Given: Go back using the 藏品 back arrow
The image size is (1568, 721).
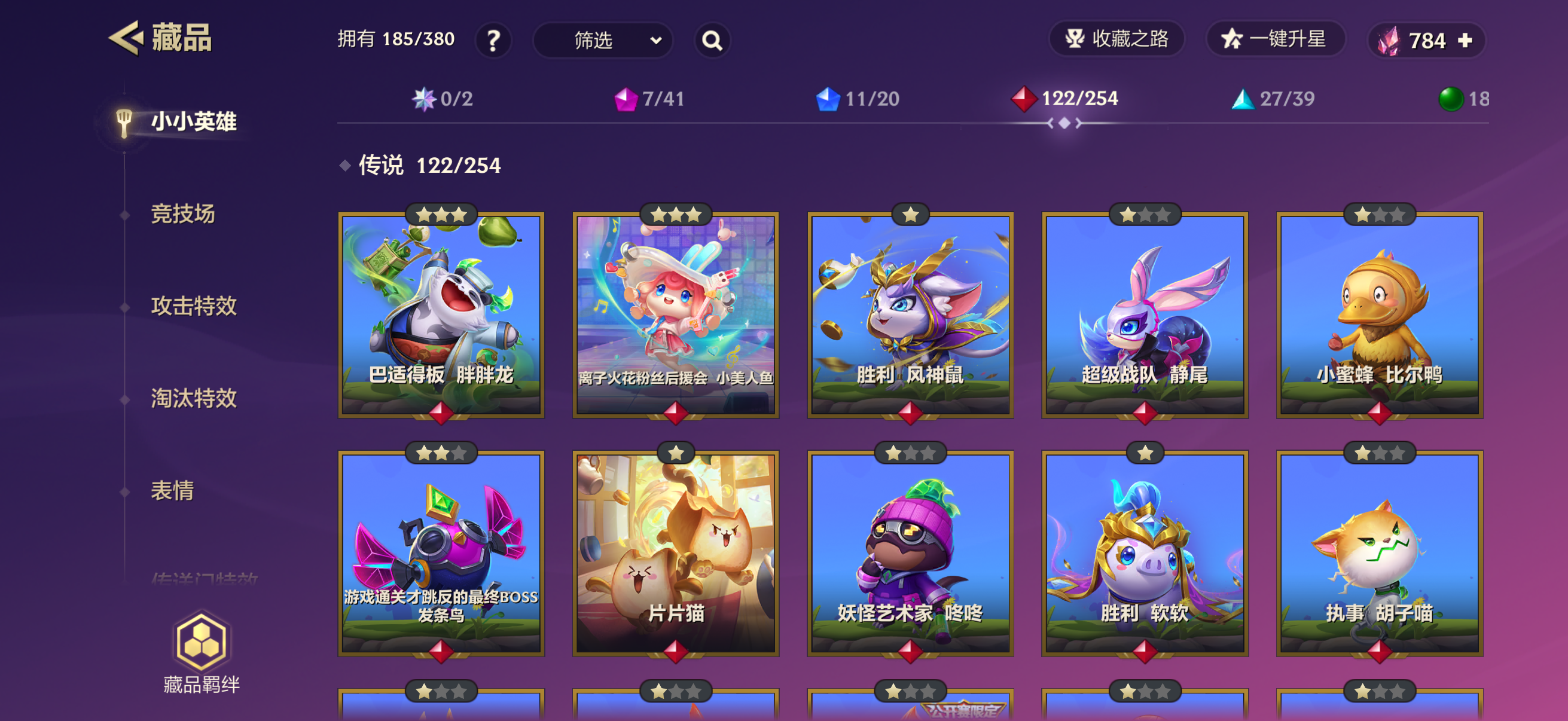Looking at the screenshot, I should 127,38.
